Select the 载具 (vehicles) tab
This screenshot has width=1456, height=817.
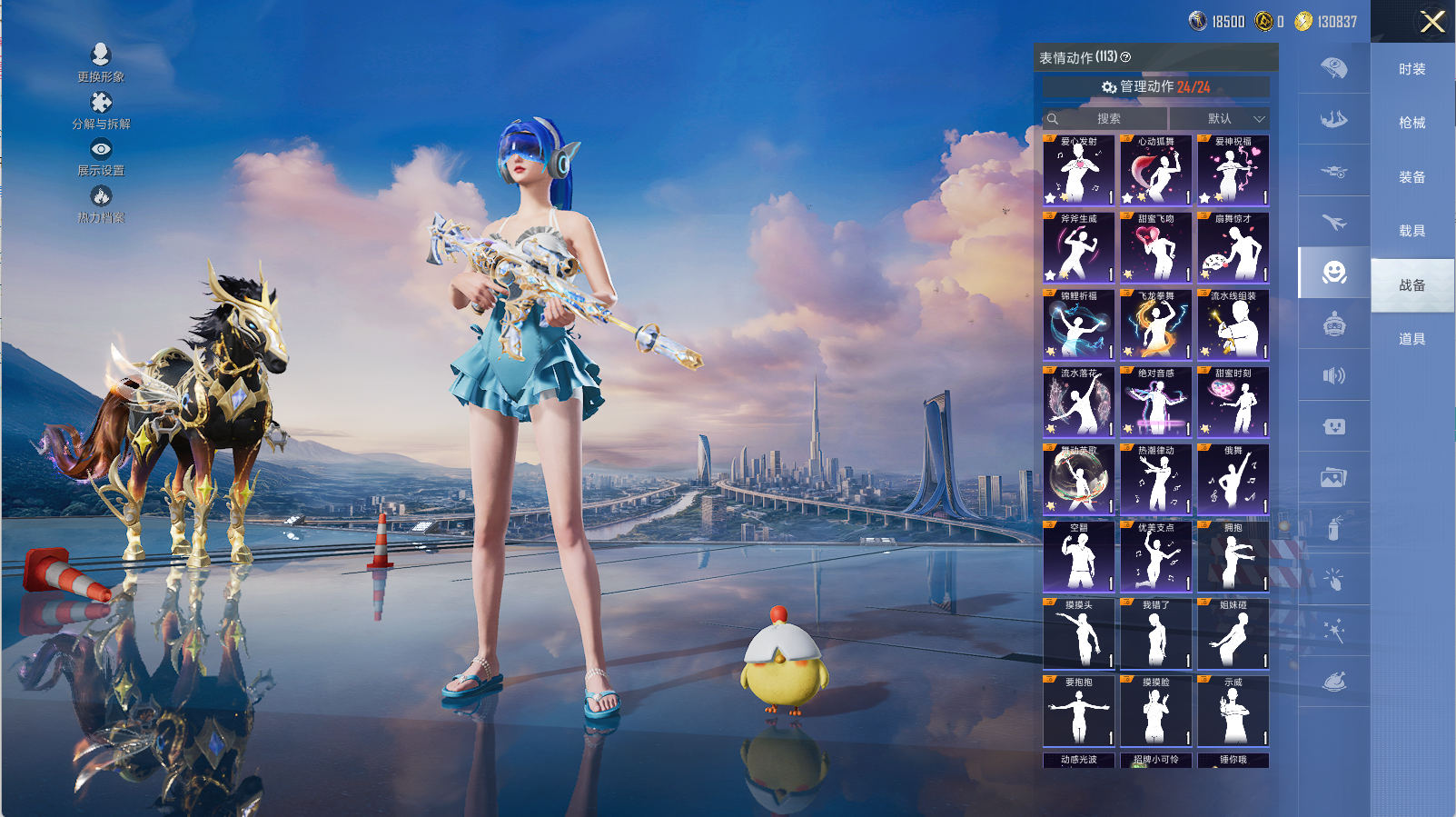(x=1411, y=231)
